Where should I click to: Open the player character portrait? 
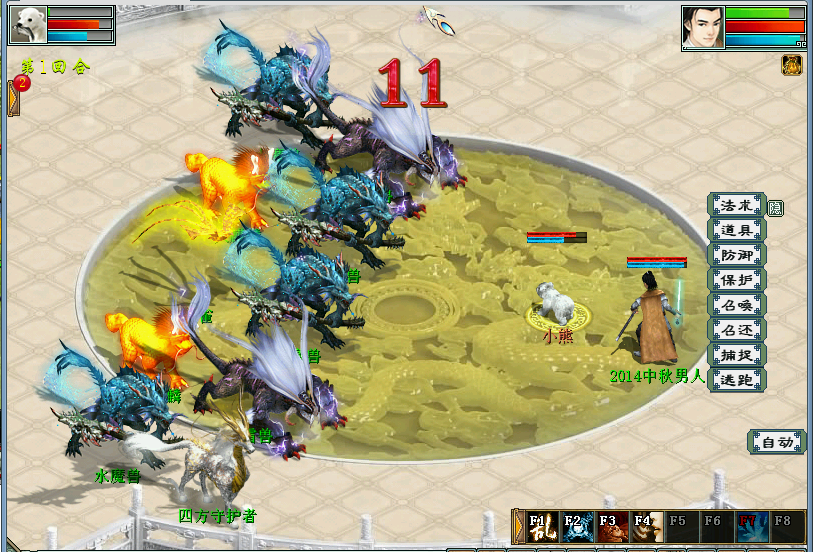tap(702, 27)
